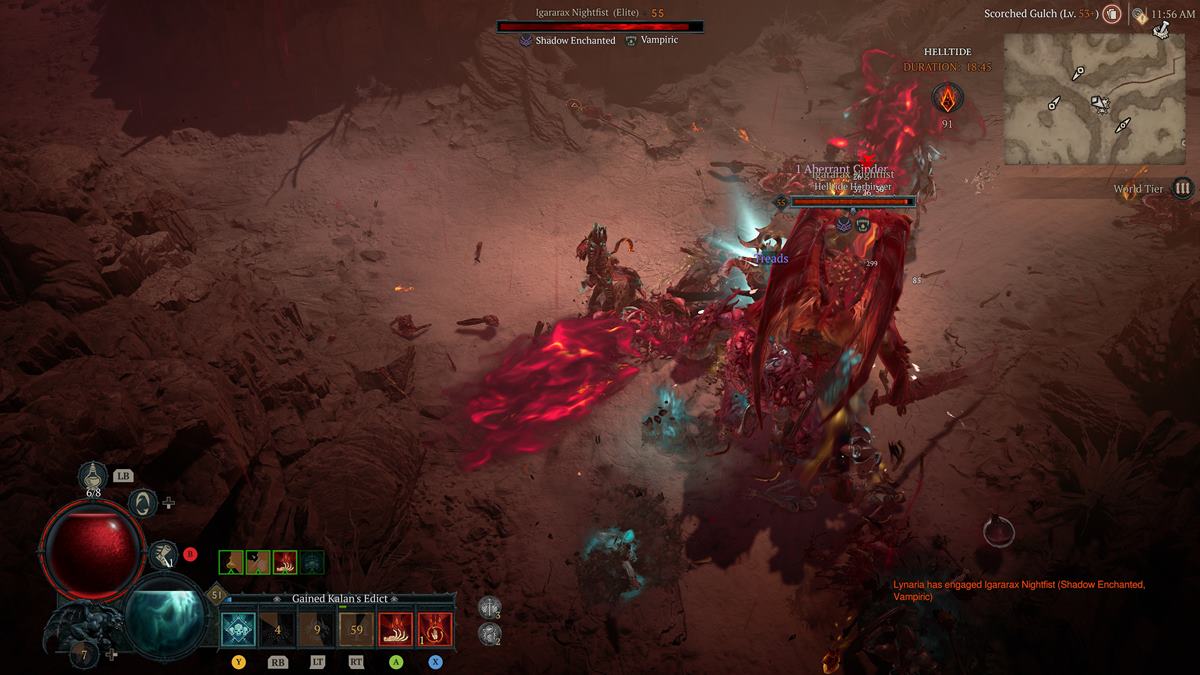Use the healing potion flask icon

coord(94,474)
